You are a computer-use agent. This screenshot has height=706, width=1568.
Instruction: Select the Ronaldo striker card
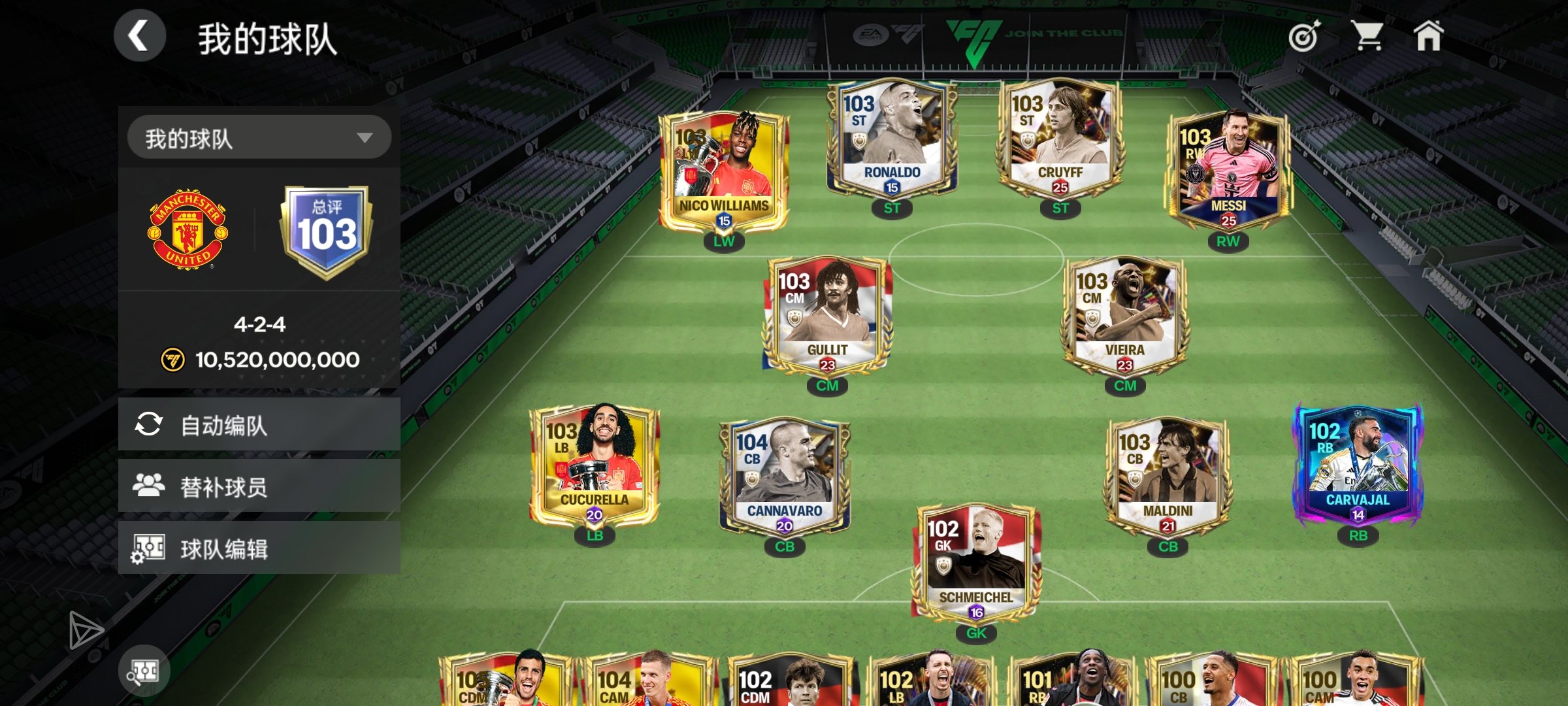click(x=892, y=139)
